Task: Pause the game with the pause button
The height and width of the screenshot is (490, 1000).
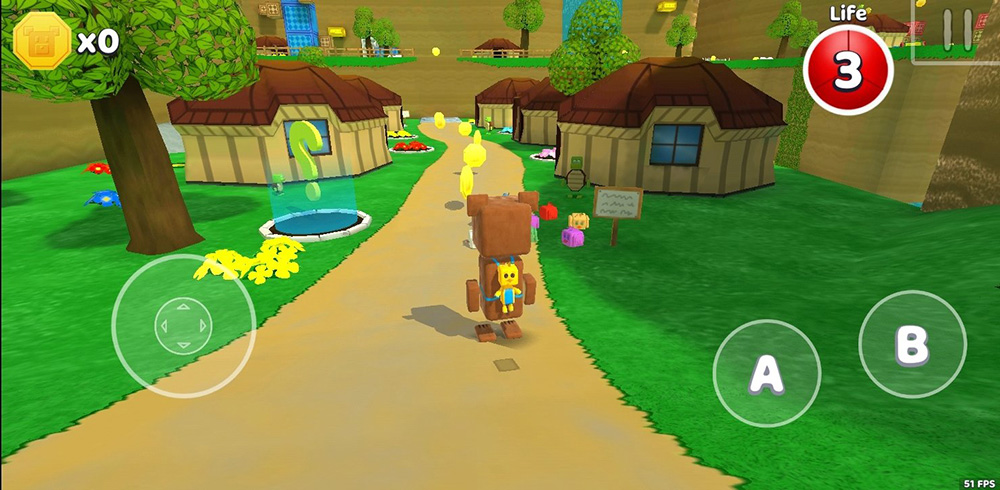Action: (956, 30)
